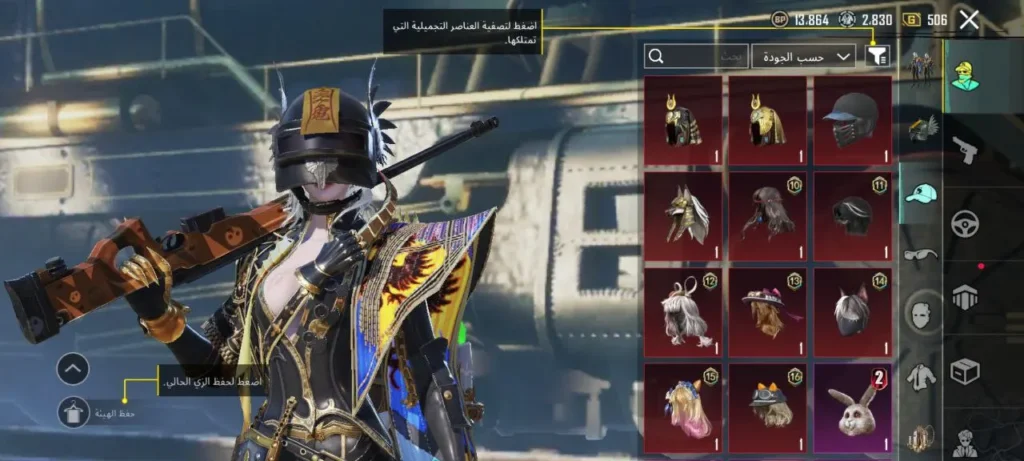This screenshot has height=461, width=1024.
Task: Click the save outfit hanger button
Action: coord(73,413)
